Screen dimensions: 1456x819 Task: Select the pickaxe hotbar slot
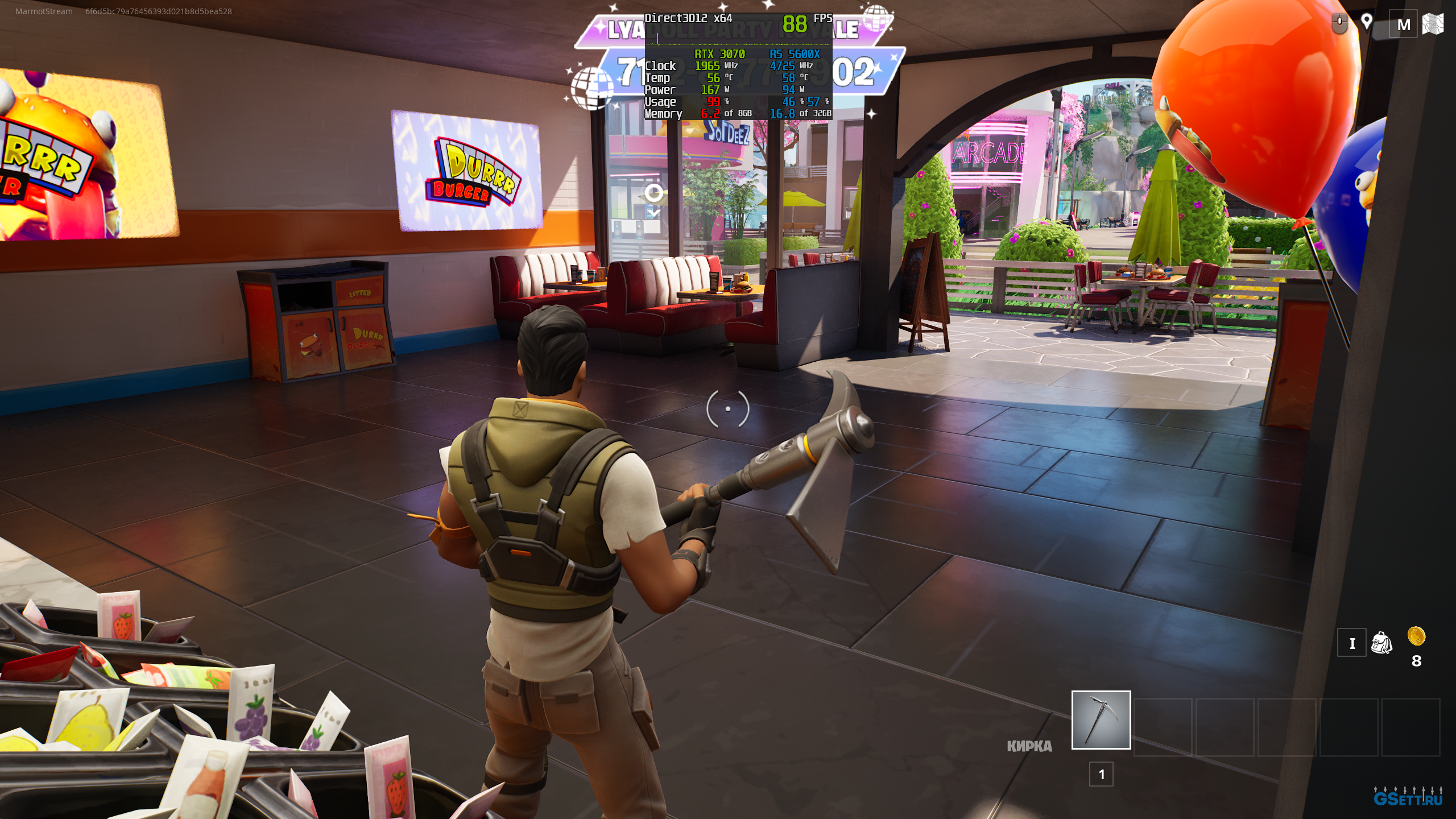coord(1101,720)
